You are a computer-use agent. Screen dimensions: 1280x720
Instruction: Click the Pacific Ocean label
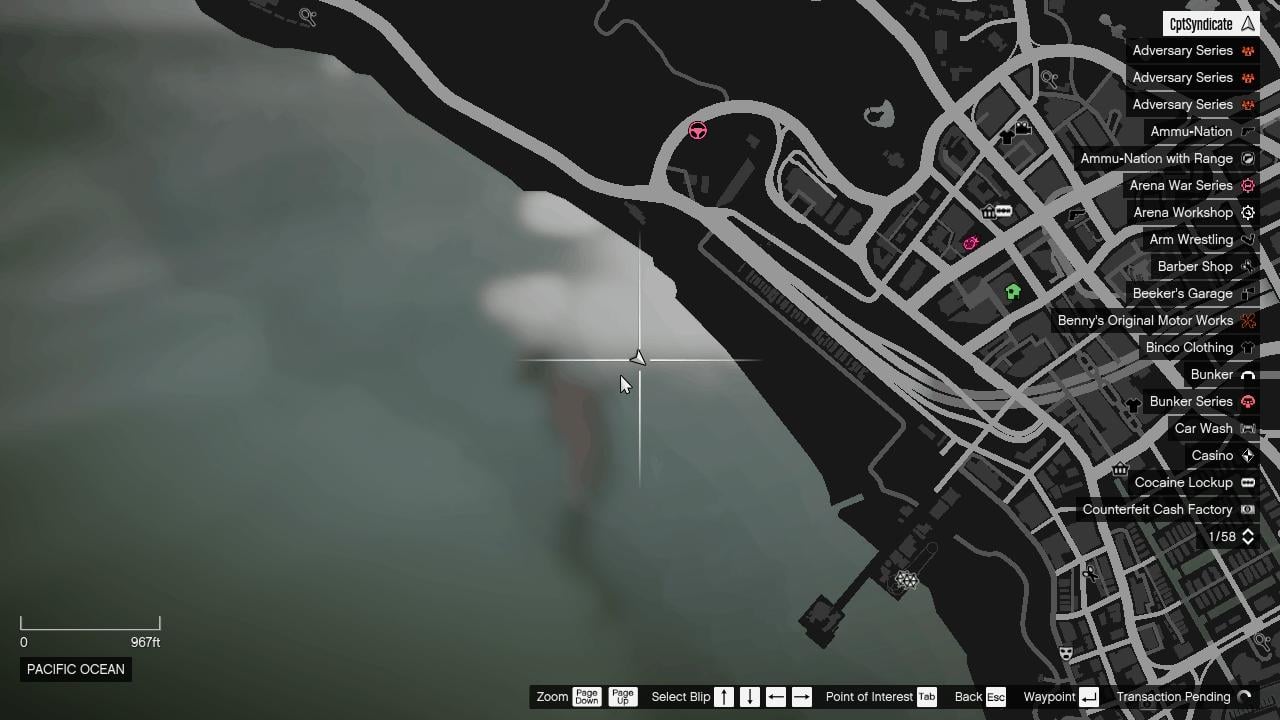(x=75, y=669)
